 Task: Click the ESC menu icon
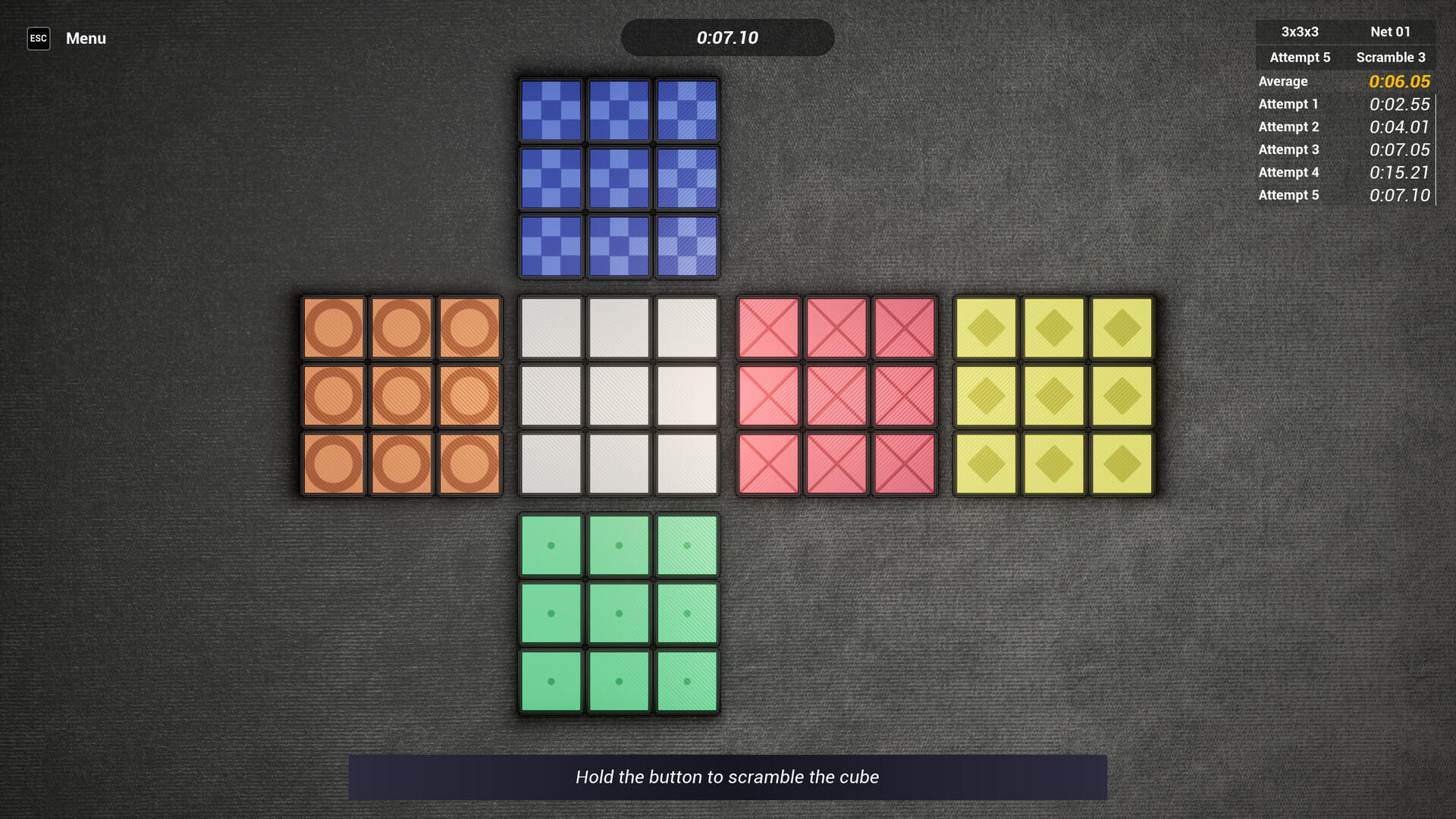[39, 38]
